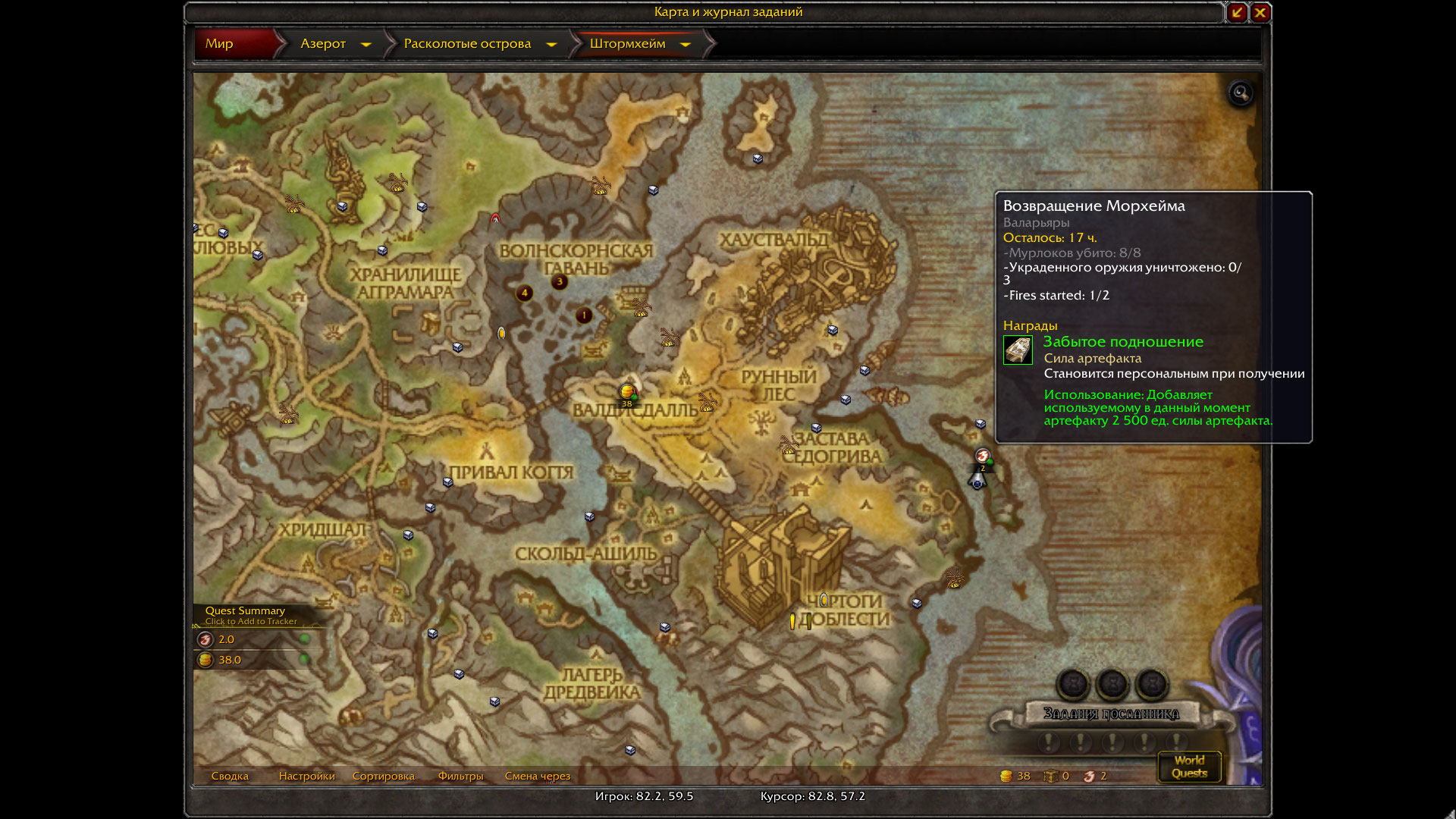Open the Сортировка menu

(383, 776)
